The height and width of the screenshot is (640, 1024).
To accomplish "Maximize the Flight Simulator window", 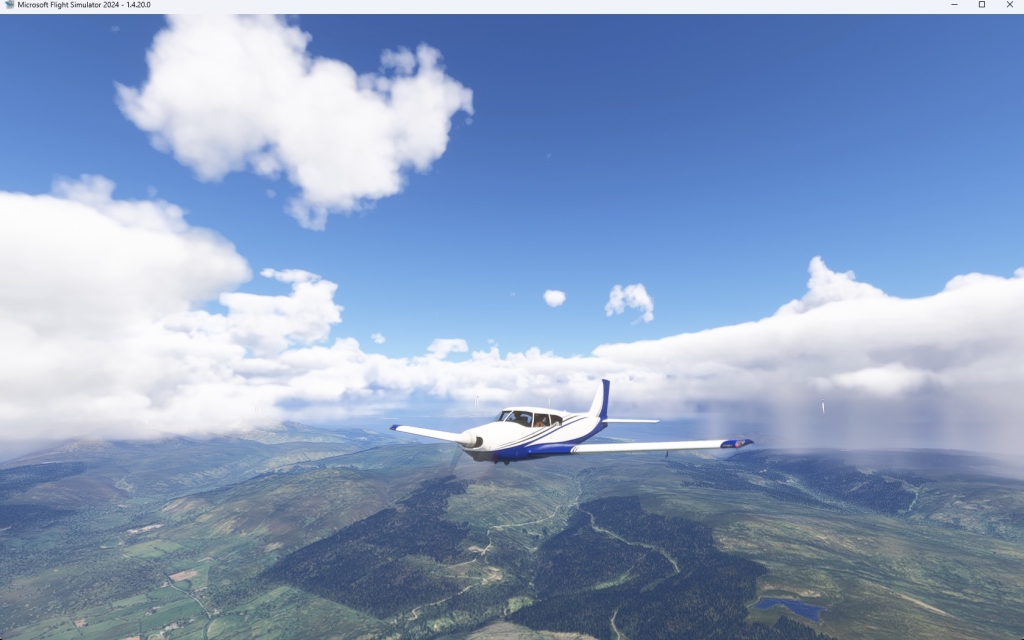I will click(x=981, y=5).
